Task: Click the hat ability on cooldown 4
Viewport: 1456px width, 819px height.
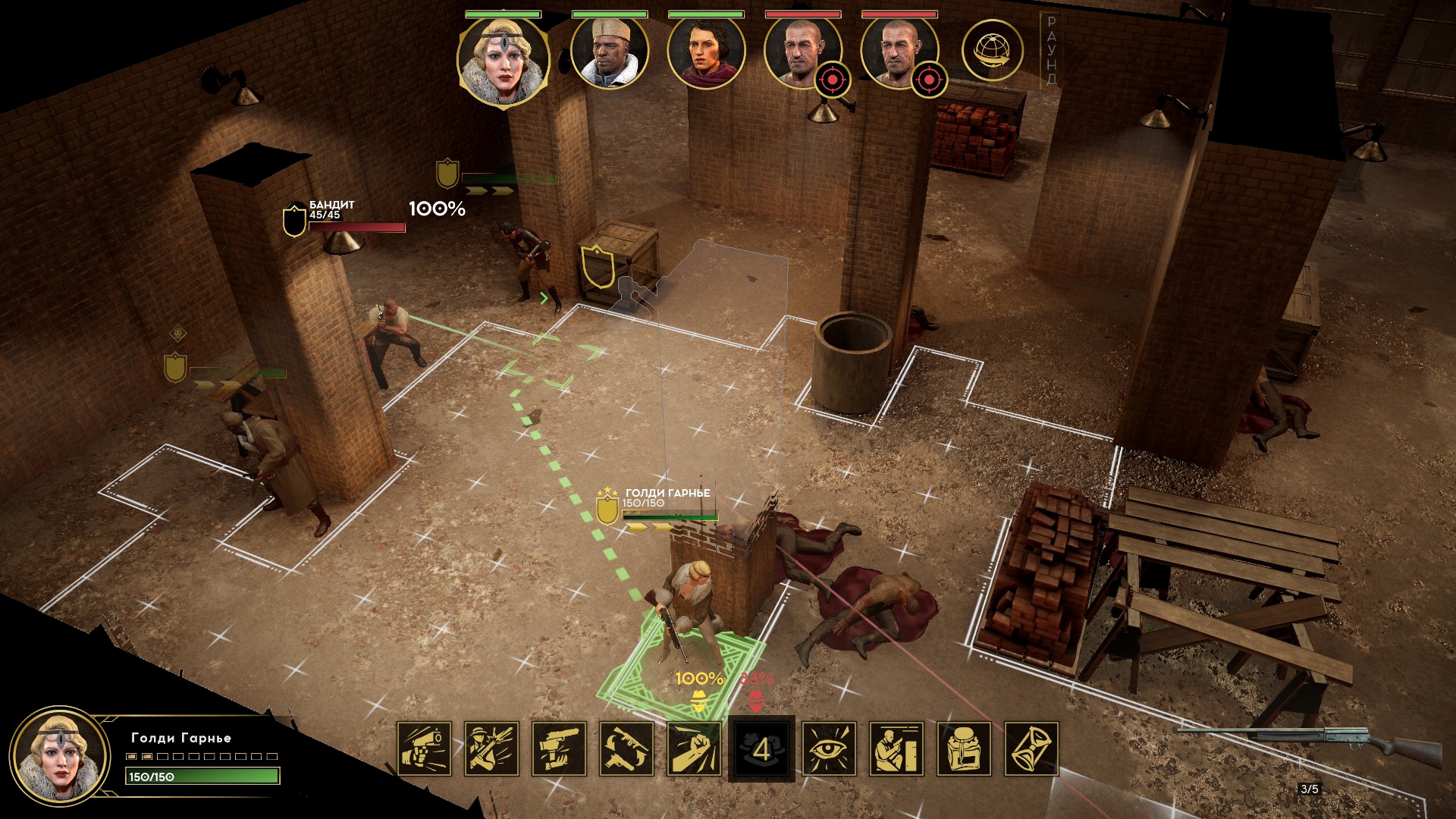Action: pos(761,749)
